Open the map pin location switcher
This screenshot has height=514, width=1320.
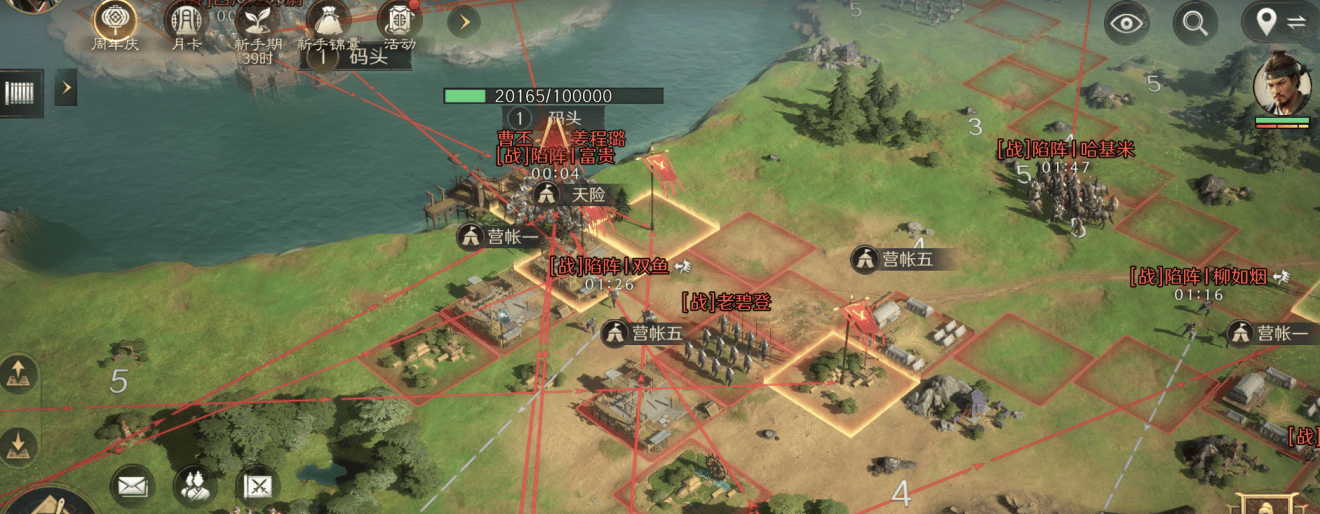click(x=1280, y=22)
